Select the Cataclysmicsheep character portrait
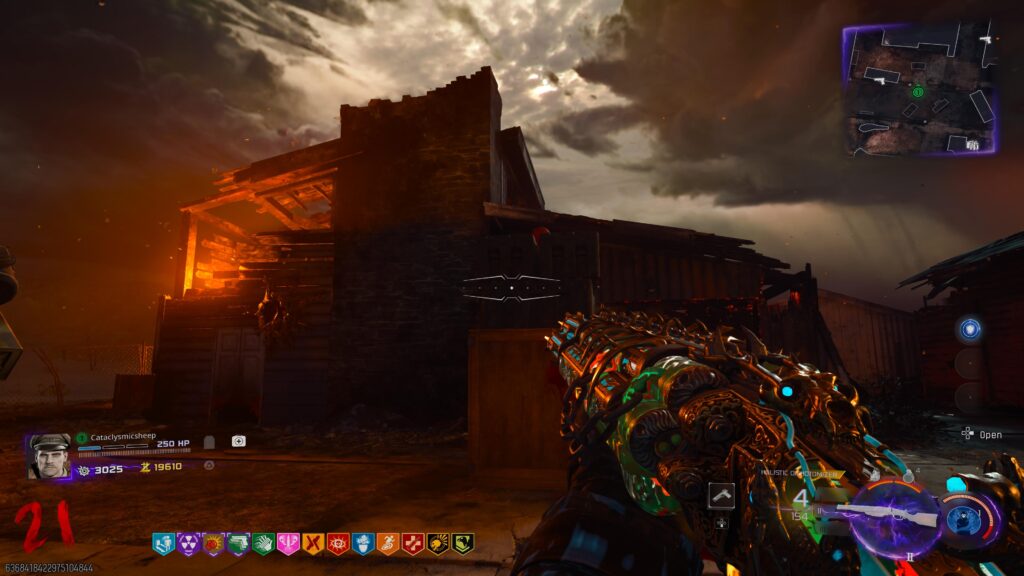1024x576 pixels. (x=50, y=456)
